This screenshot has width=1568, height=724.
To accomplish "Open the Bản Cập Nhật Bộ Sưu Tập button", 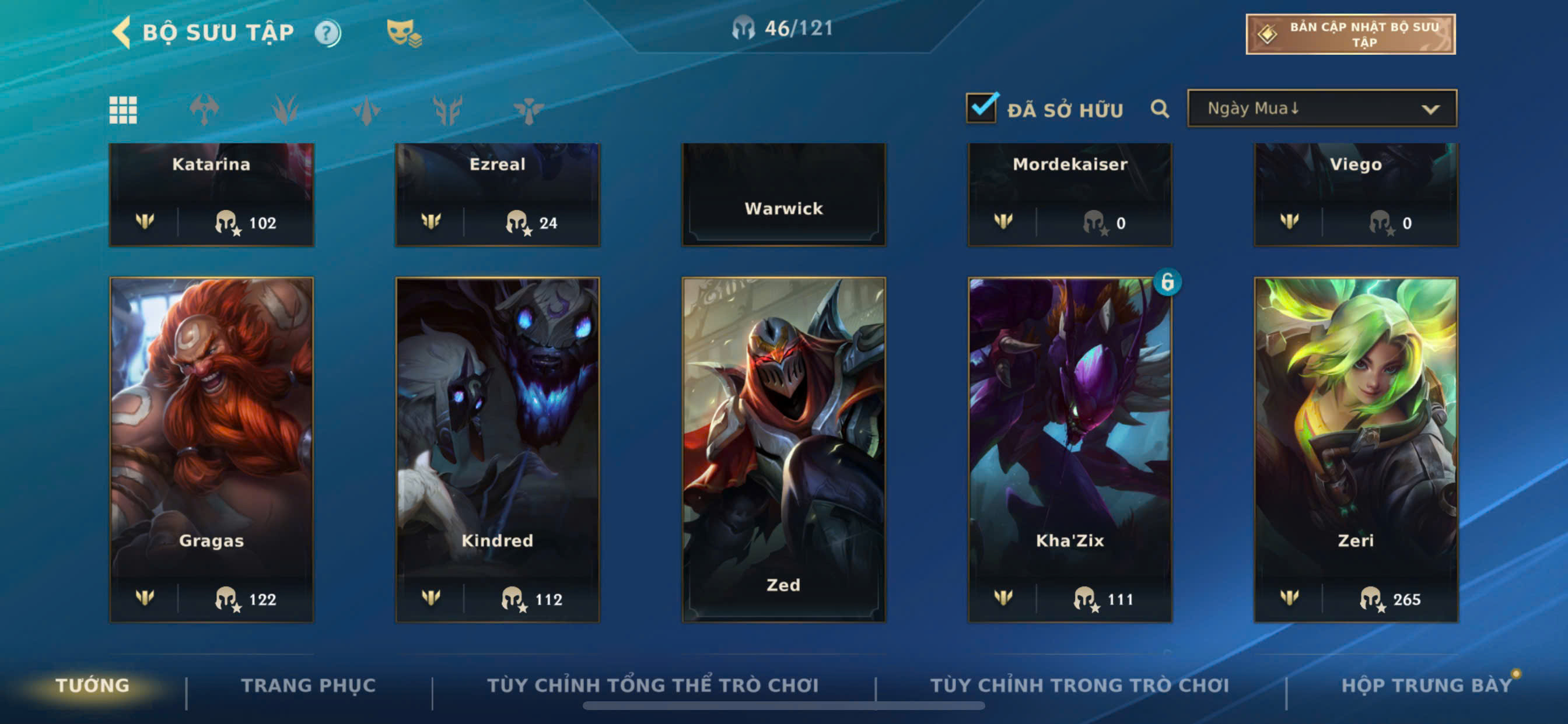I will click(x=1350, y=34).
